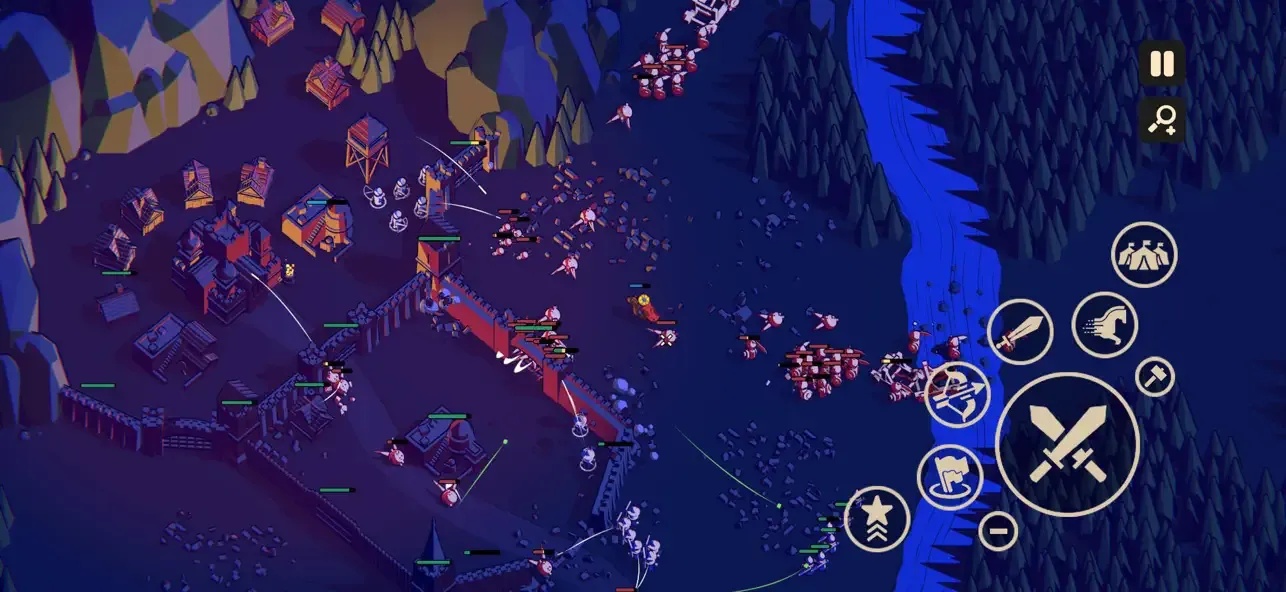Select the bow and arrow ranged command
1286x592 pixels.
click(x=957, y=396)
